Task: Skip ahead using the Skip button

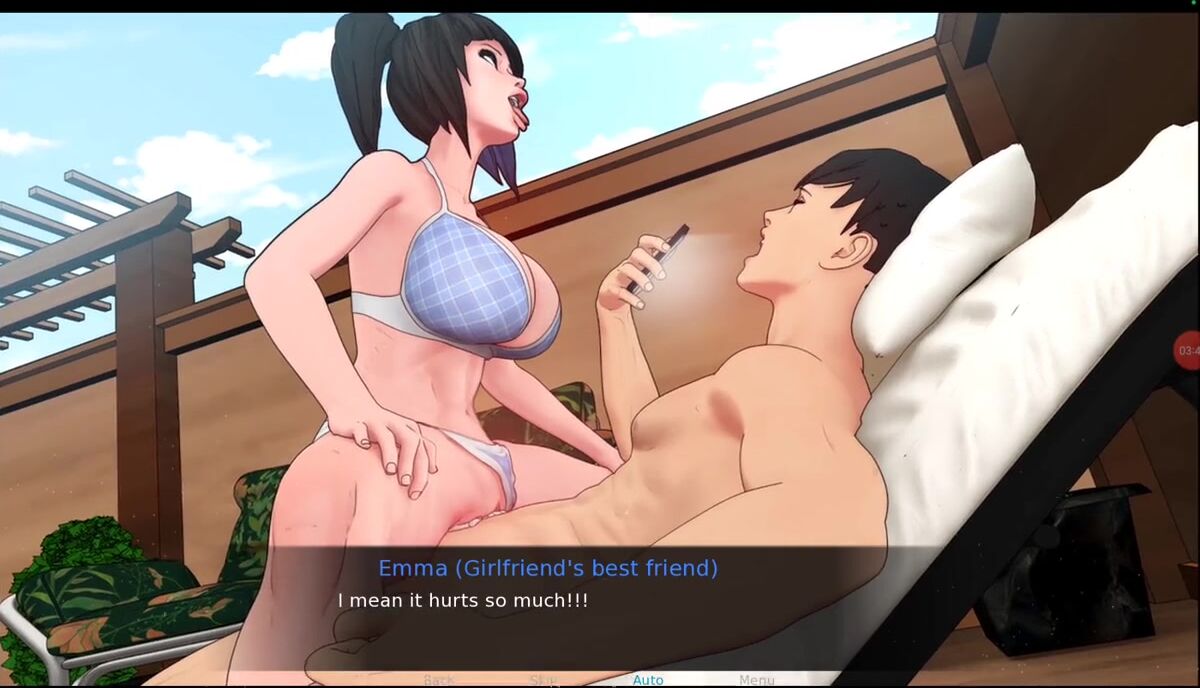Action: point(543,680)
